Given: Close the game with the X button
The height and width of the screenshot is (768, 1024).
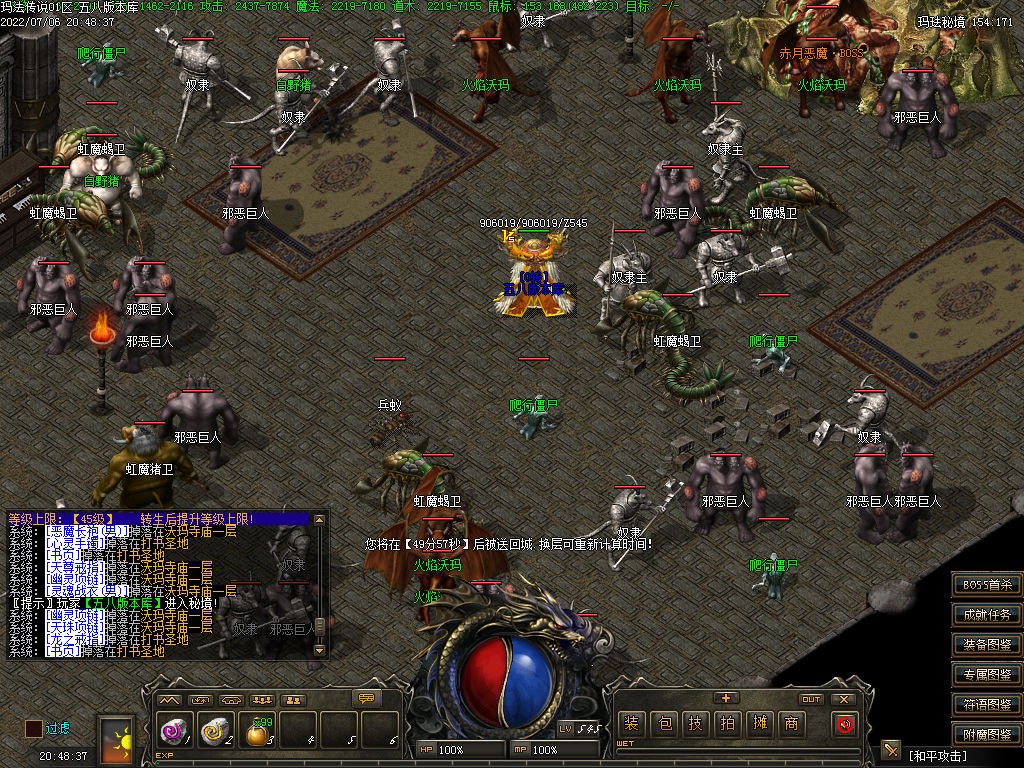Looking at the screenshot, I should coord(845,699).
